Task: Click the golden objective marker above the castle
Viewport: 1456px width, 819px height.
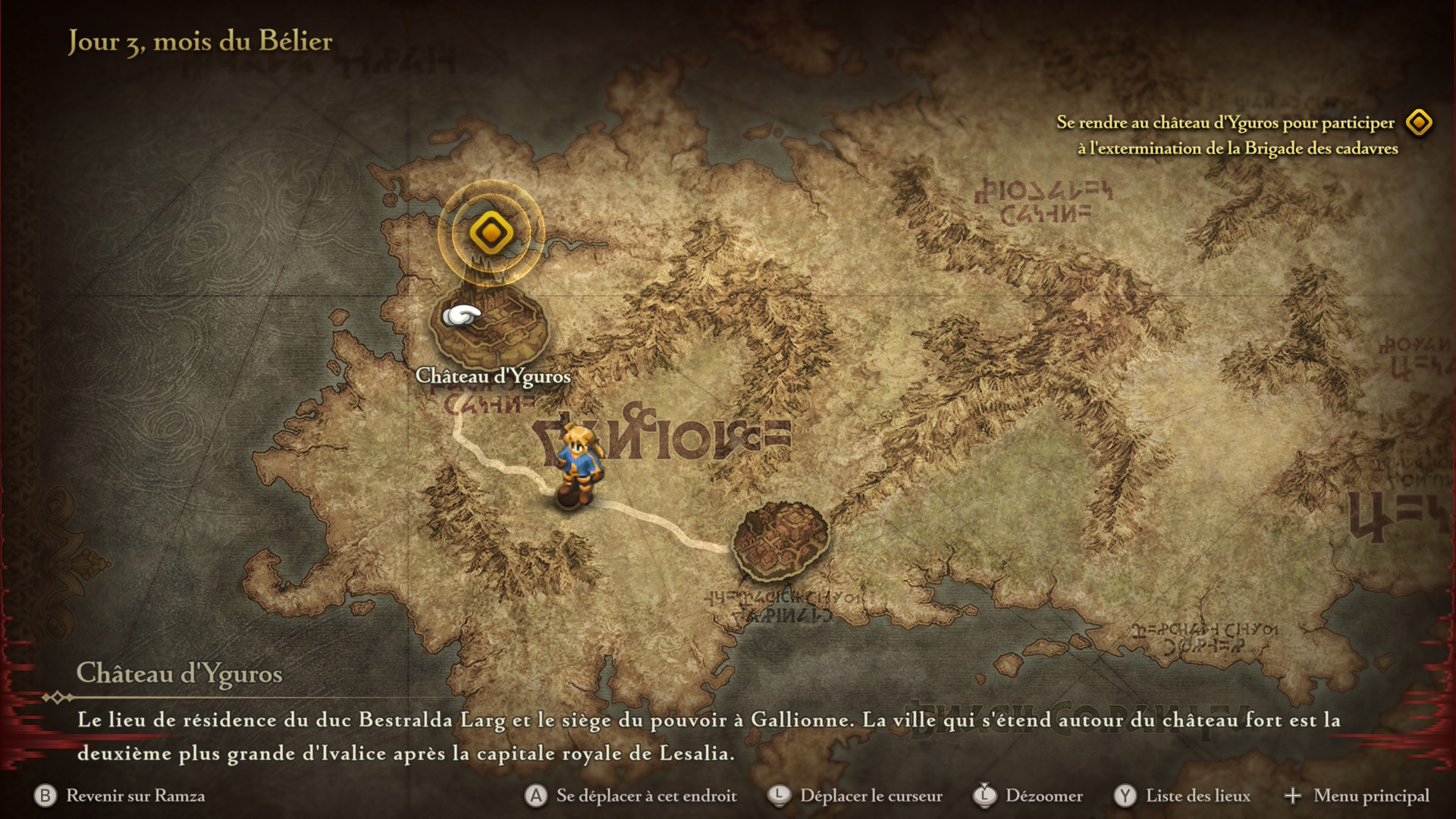Action: click(x=491, y=232)
